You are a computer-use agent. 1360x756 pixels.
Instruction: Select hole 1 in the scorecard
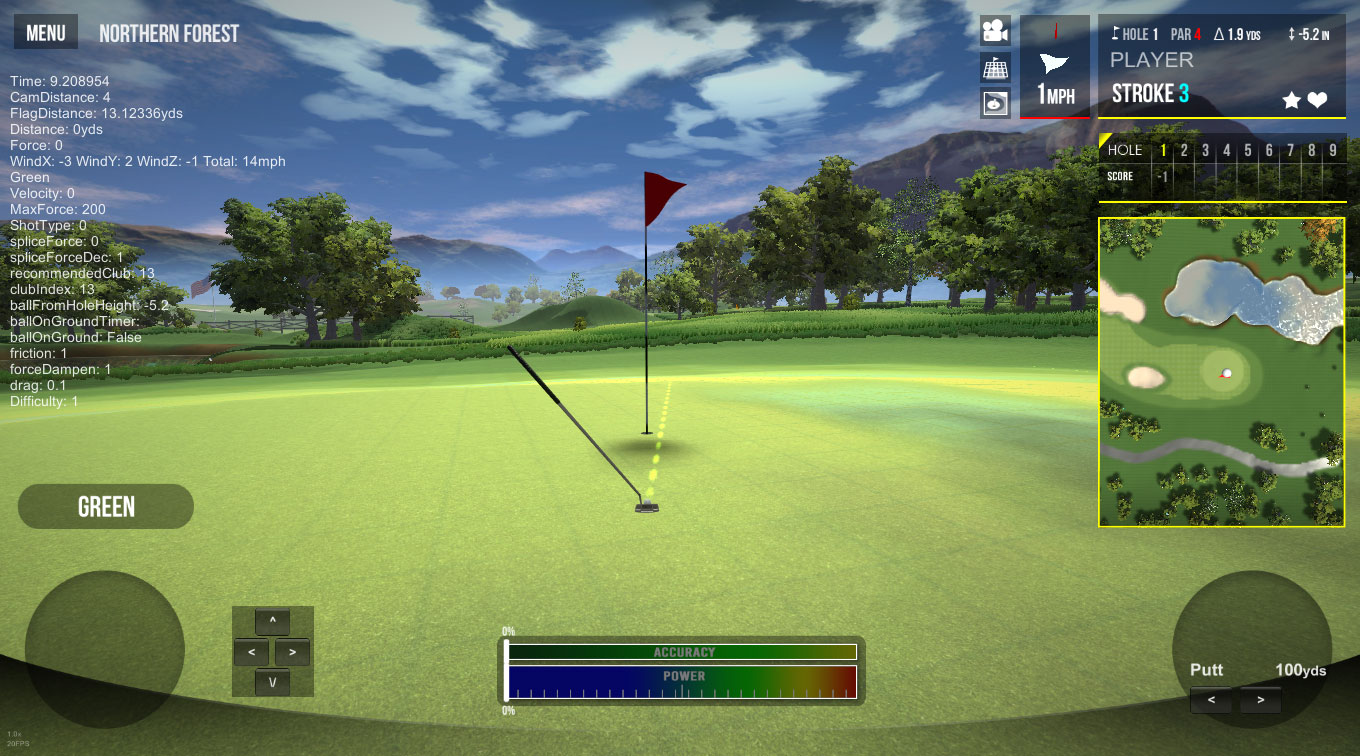tap(1163, 151)
